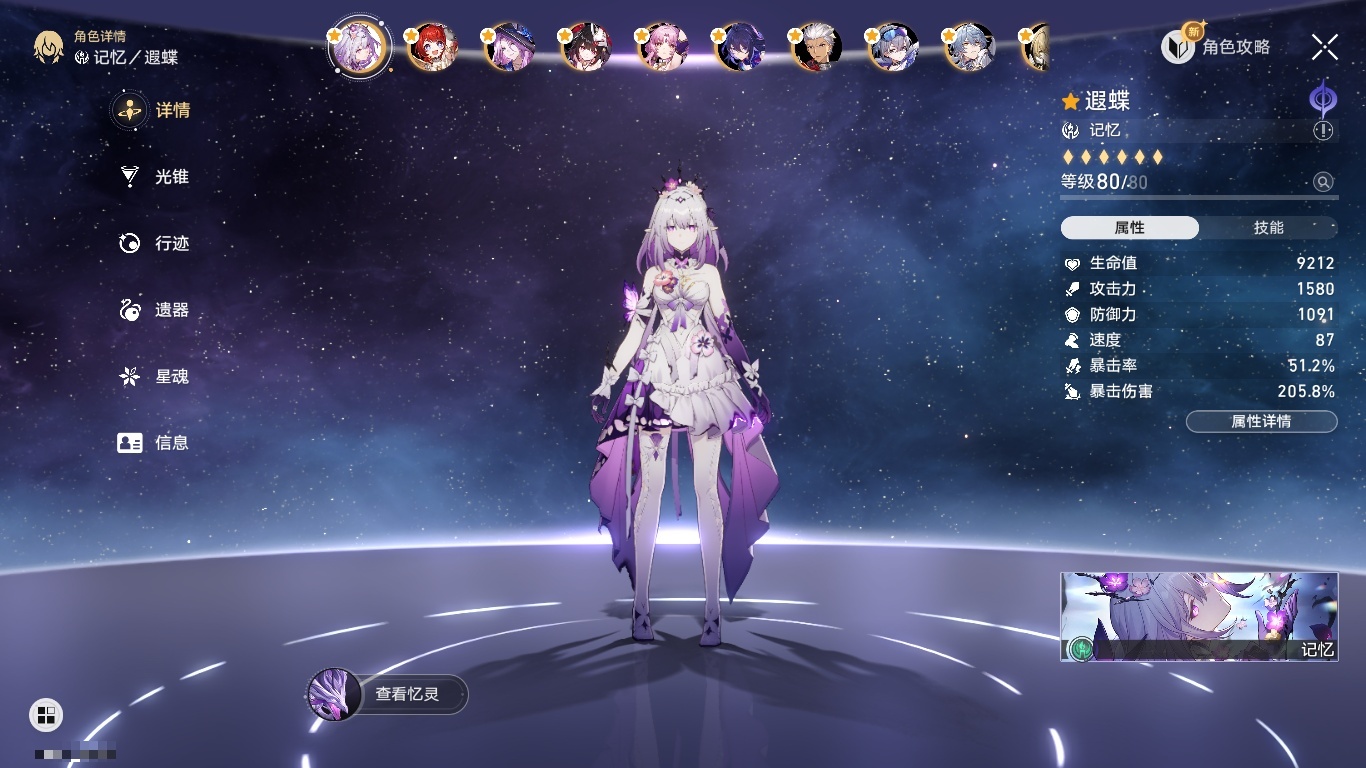
Task: Select the character wearing the purple witch hat
Action: click(511, 48)
